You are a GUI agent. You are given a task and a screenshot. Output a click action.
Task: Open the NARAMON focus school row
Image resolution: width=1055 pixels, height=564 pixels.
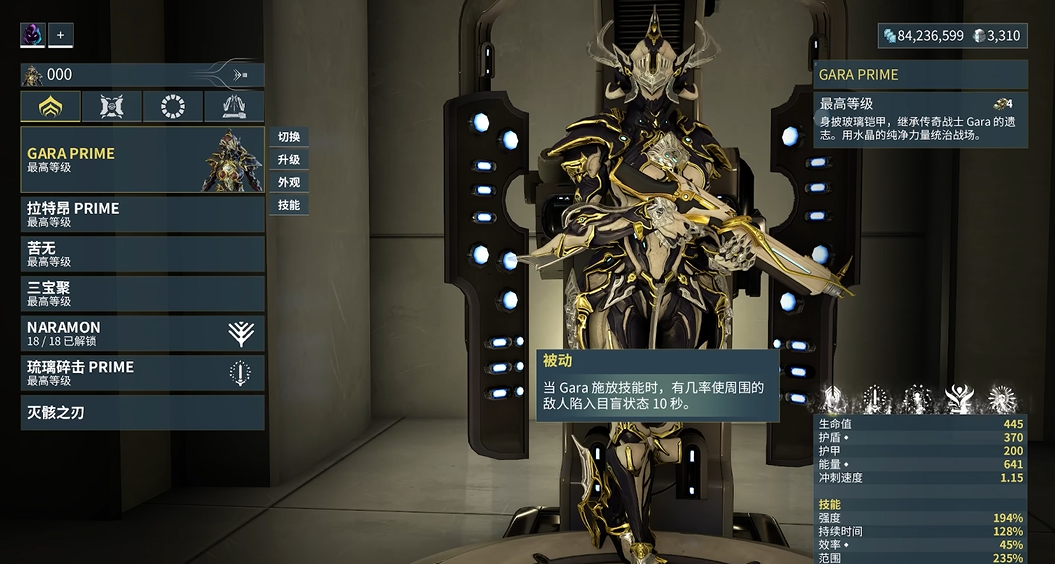tap(142, 333)
